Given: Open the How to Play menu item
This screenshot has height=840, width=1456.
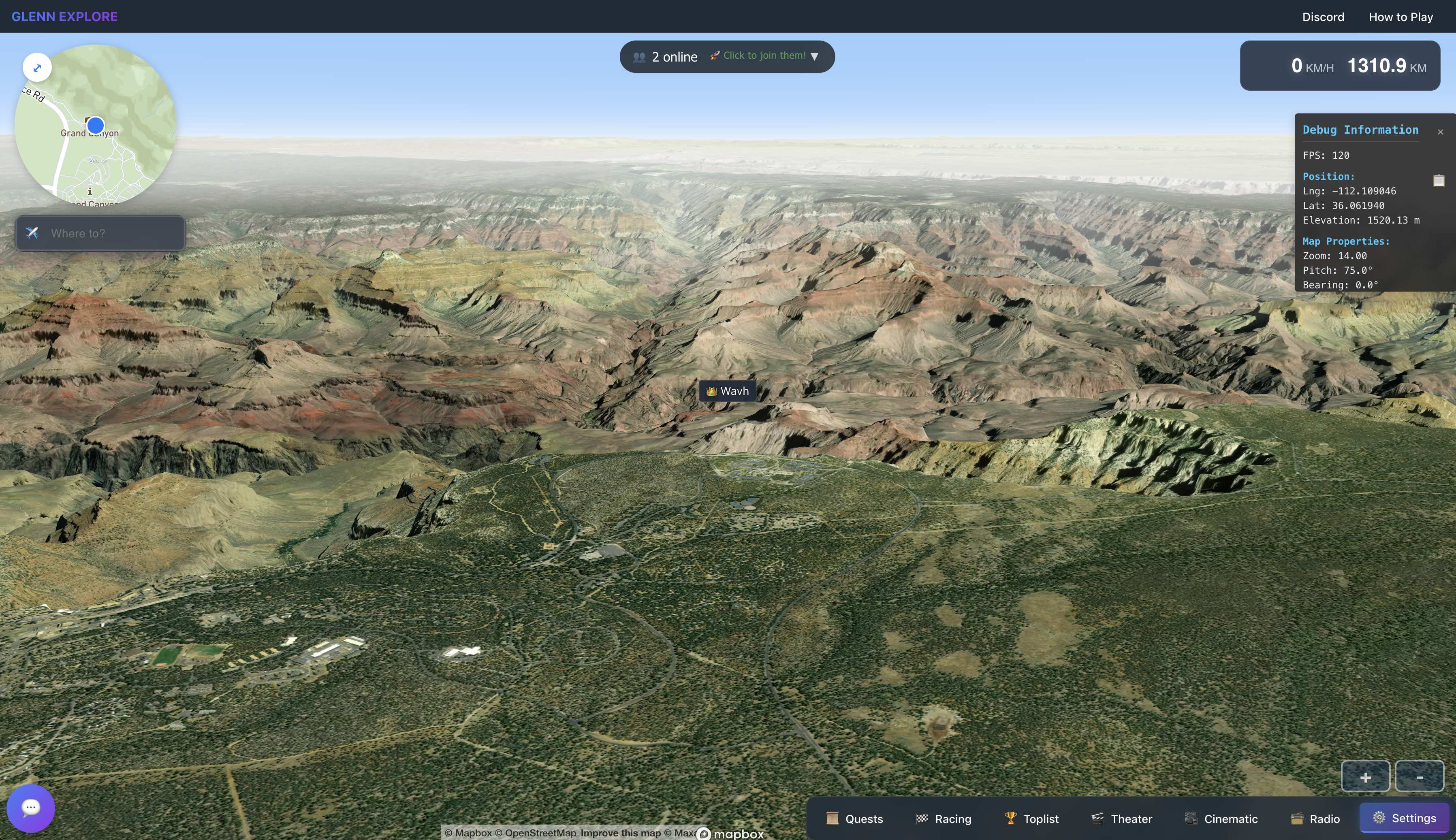Looking at the screenshot, I should click(x=1400, y=17).
